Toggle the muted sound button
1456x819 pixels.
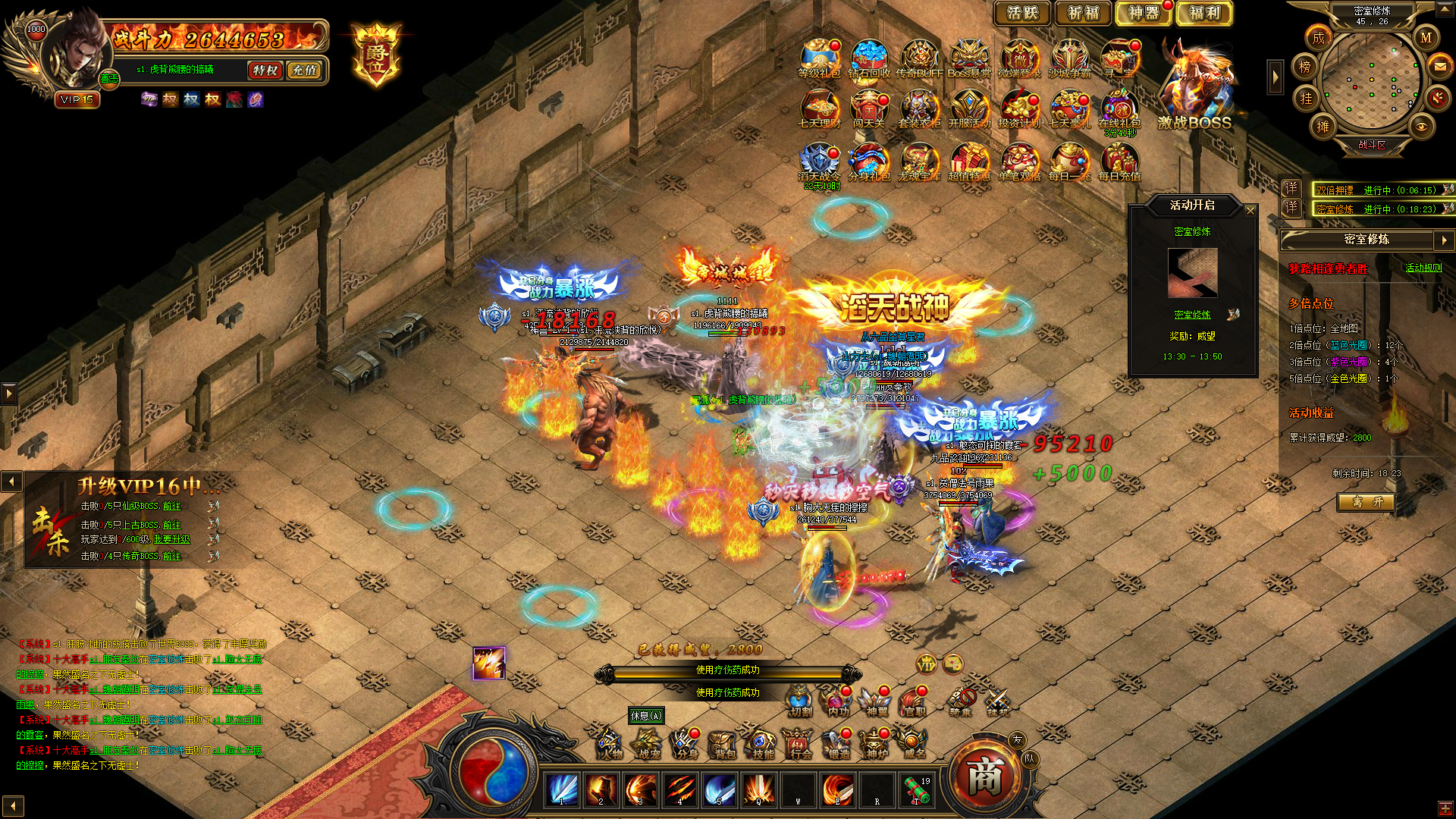(x=1437, y=97)
